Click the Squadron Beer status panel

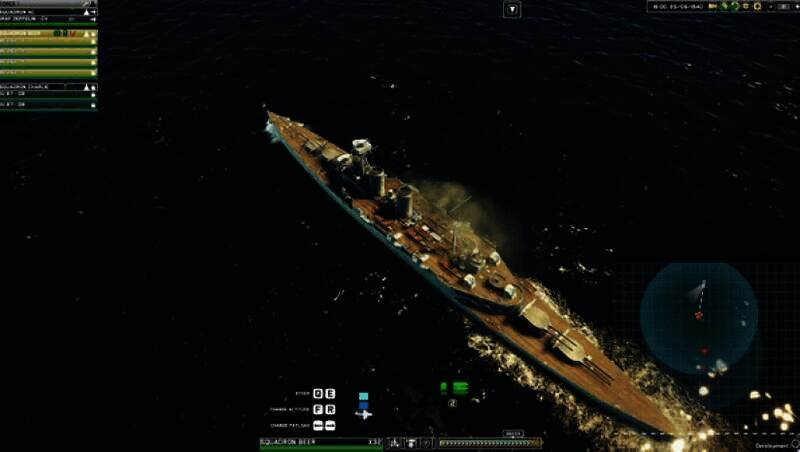(x=320, y=442)
